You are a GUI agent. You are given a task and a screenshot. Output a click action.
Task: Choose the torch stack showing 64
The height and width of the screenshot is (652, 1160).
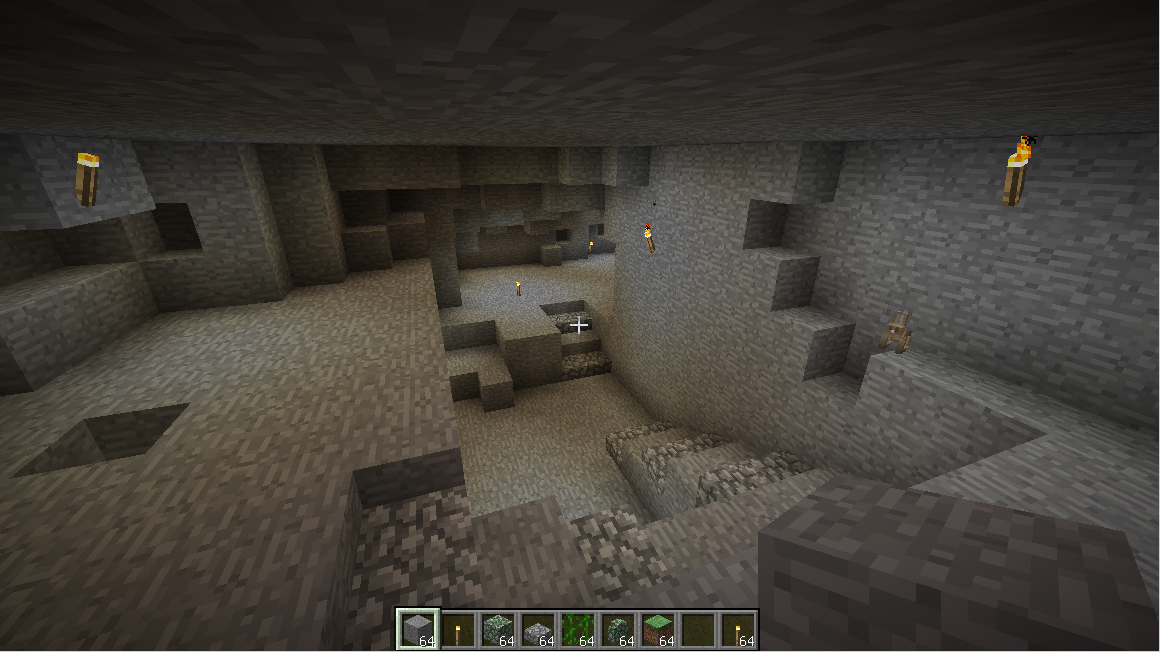[x=737, y=629]
